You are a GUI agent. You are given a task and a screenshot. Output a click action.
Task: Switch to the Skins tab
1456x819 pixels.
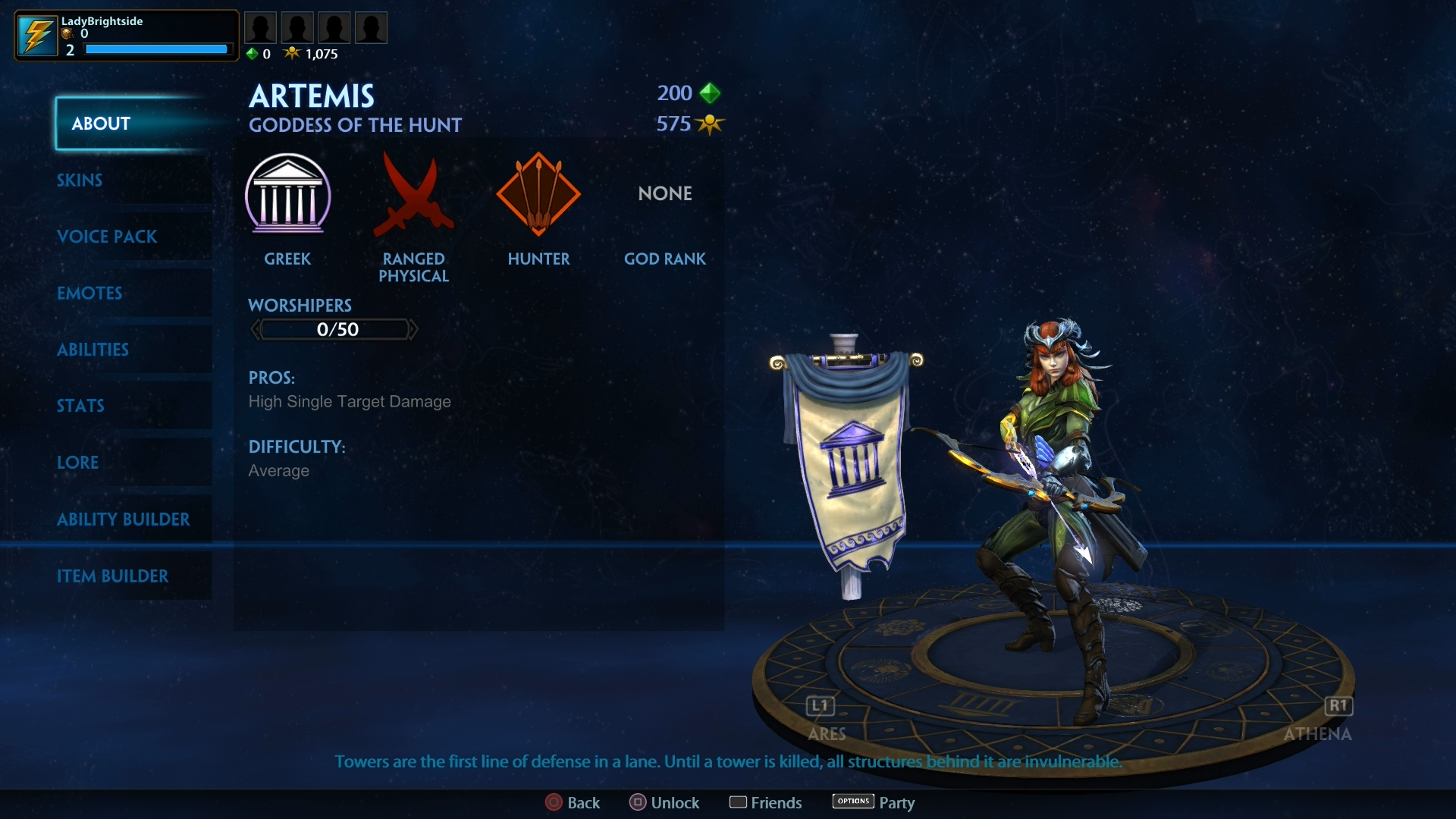tap(80, 180)
